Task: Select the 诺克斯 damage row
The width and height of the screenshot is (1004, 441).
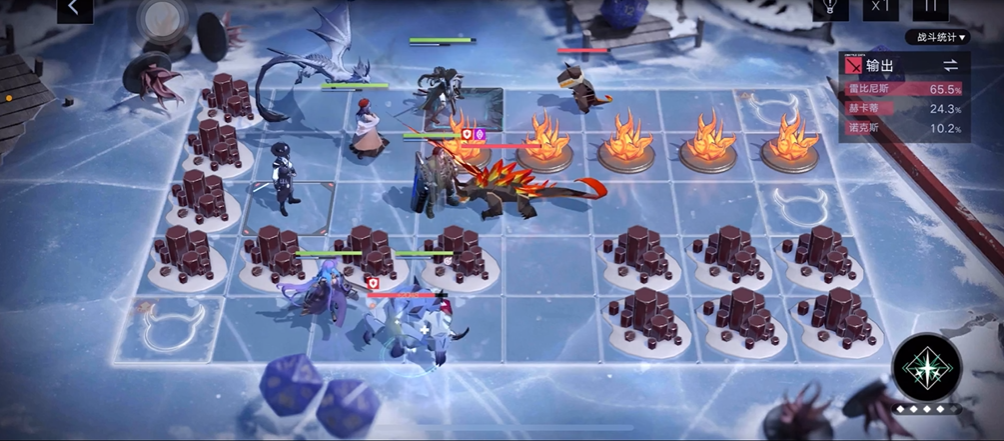Action: pyautogui.click(x=903, y=129)
